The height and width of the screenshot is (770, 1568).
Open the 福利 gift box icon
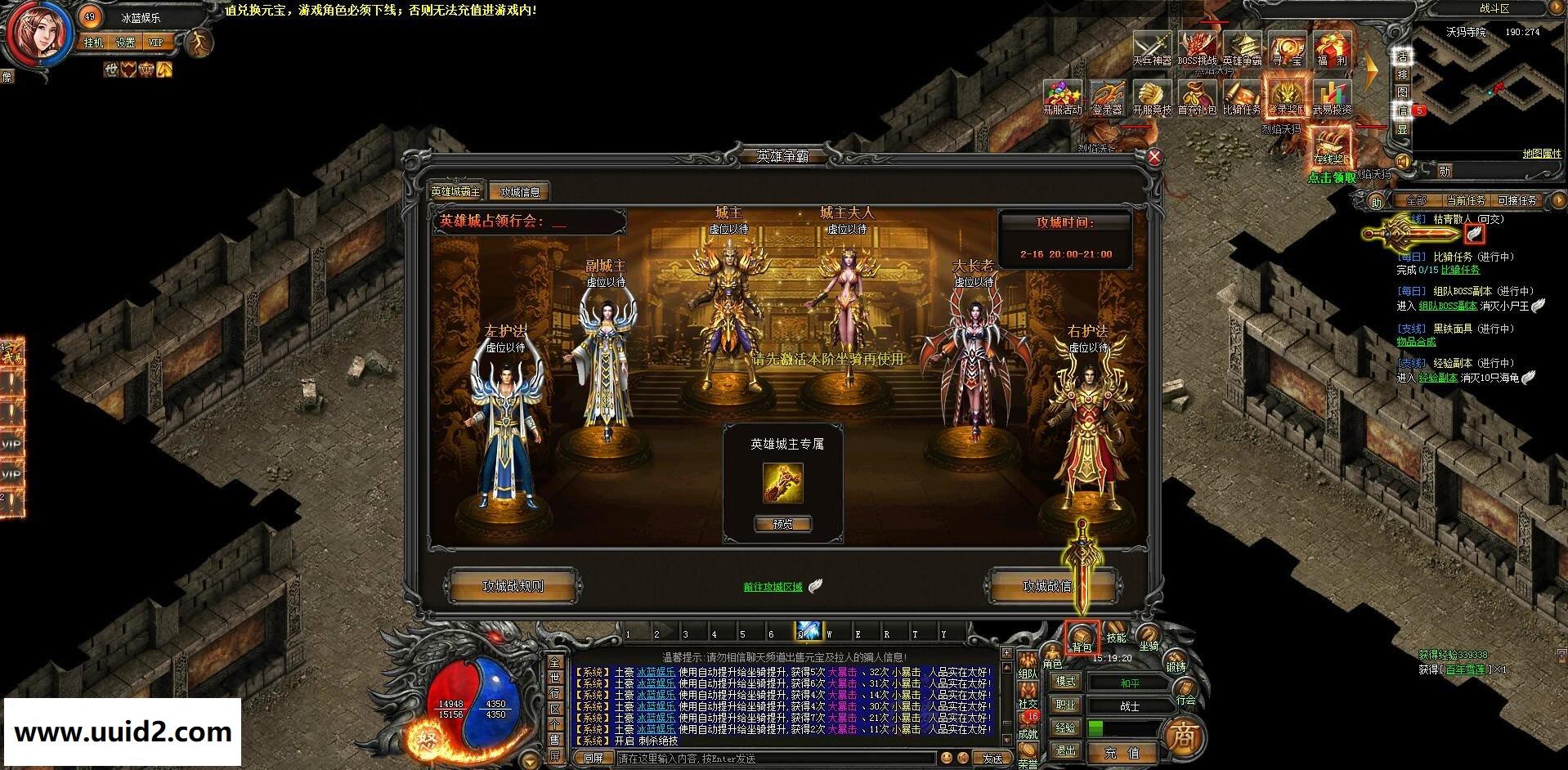point(1332,47)
